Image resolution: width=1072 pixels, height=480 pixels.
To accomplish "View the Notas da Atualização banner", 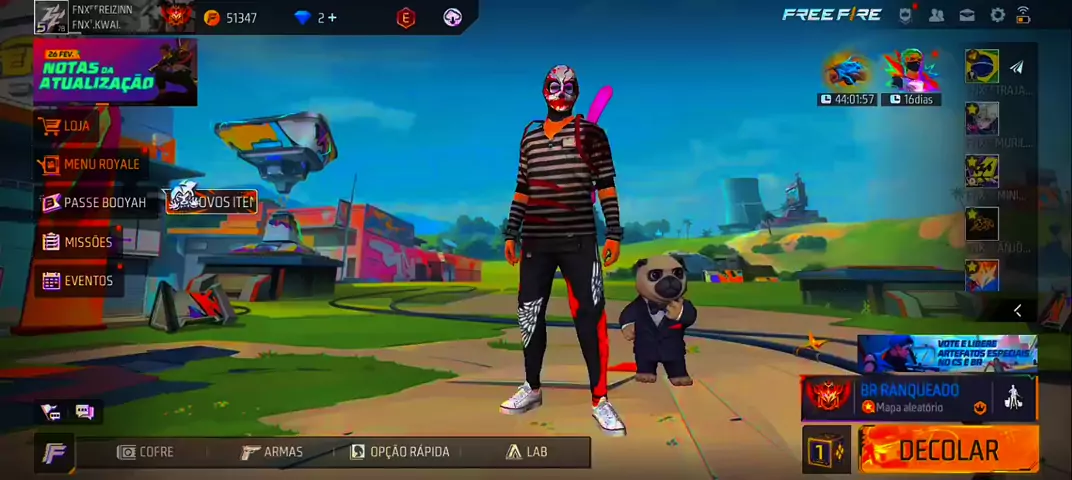I will tap(114, 73).
